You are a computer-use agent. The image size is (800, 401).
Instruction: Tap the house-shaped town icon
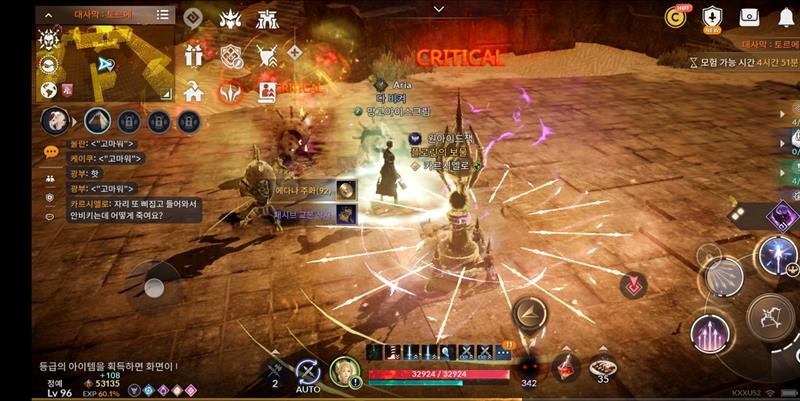tap(194, 91)
